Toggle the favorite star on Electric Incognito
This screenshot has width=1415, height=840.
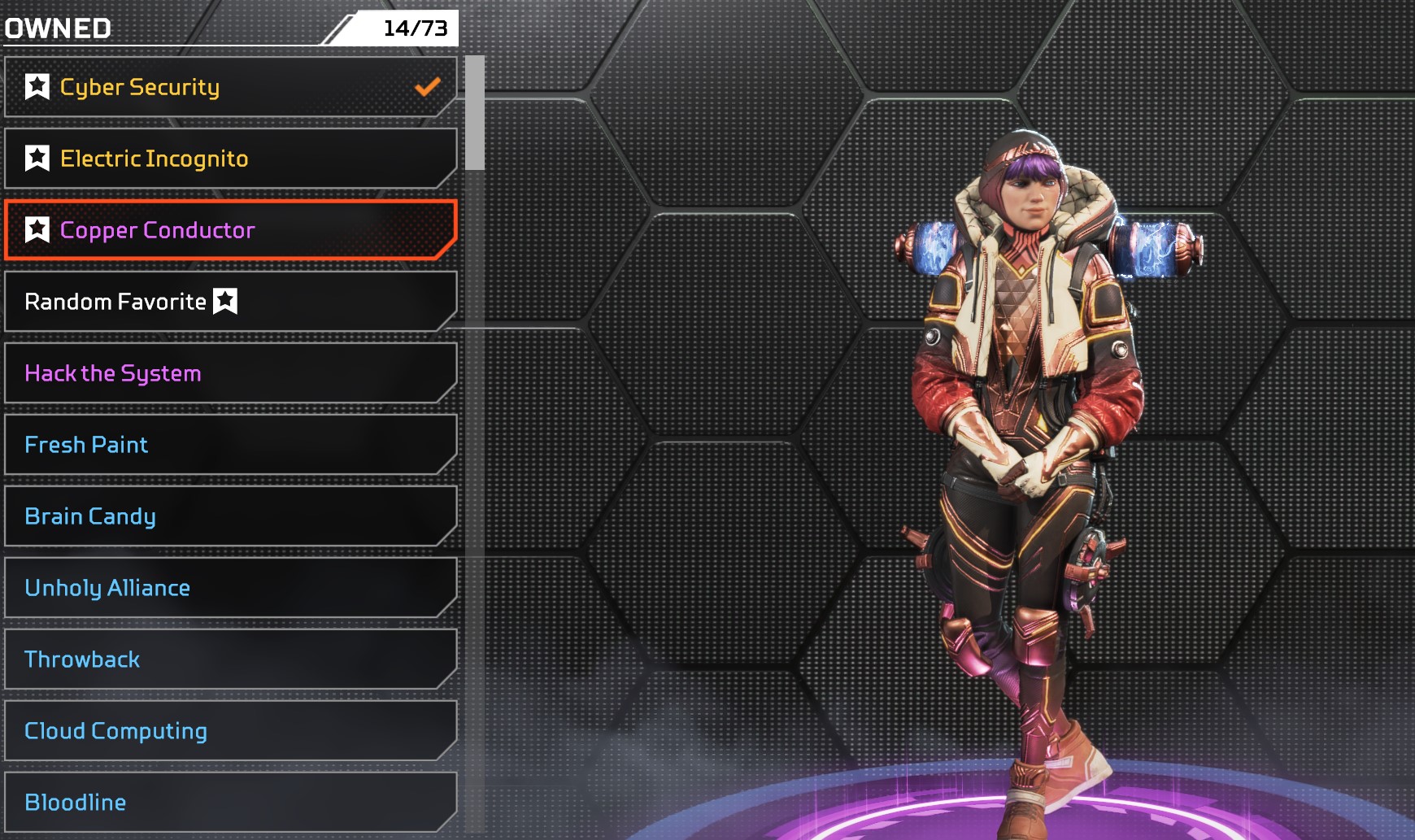37,158
